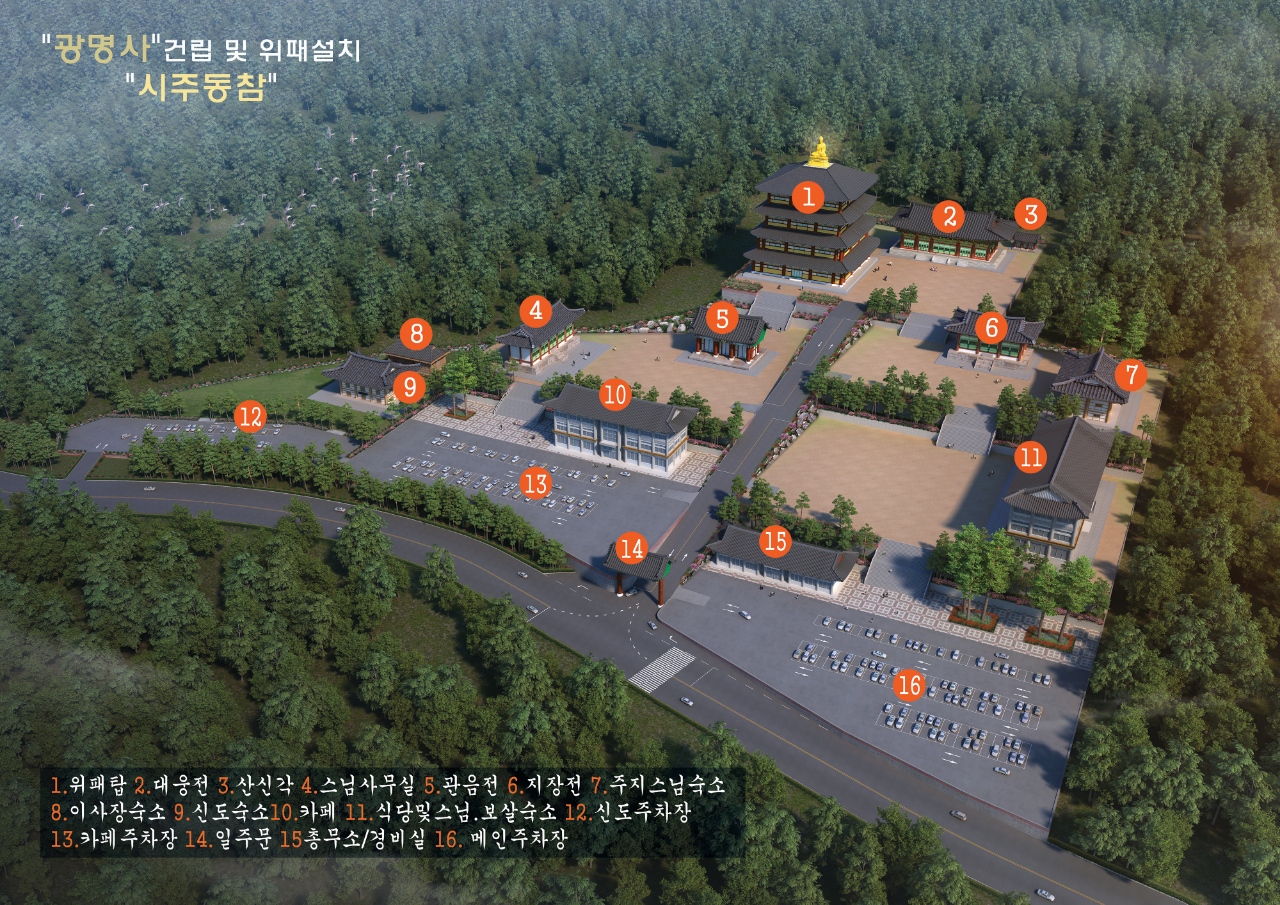The height and width of the screenshot is (905, 1280).
Task: Click map marker 2 on 대웅전 hall
Action: tap(949, 214)
